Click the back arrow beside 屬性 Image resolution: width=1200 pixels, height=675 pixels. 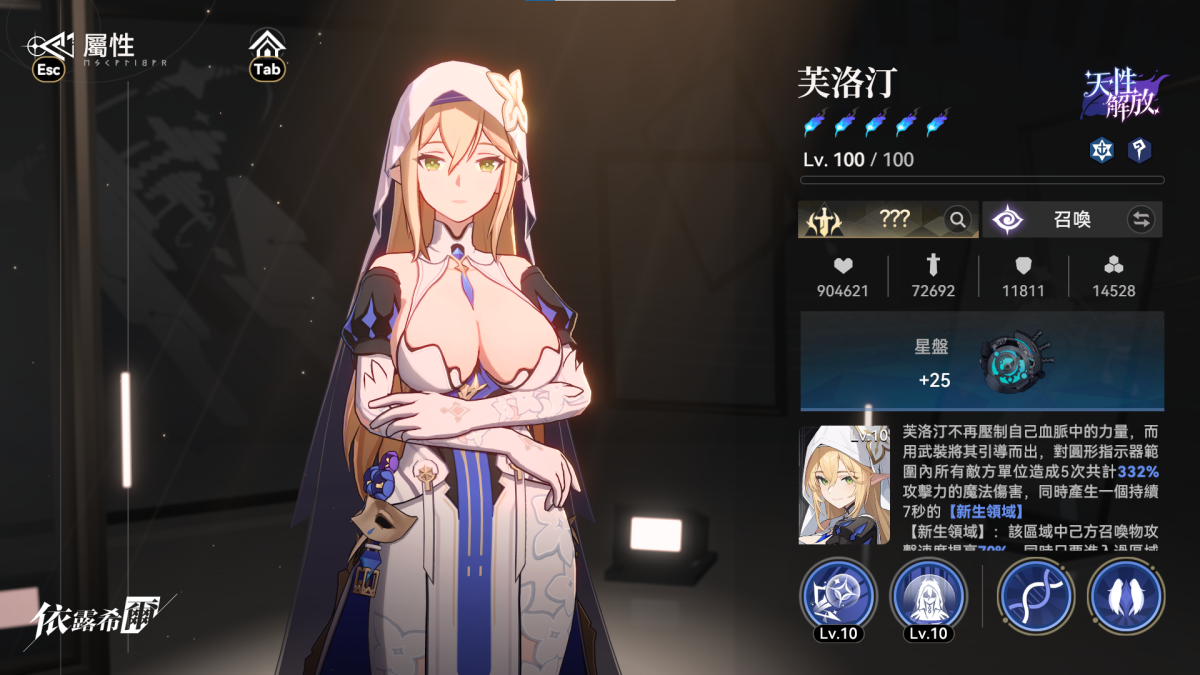(x=50, y=46)
